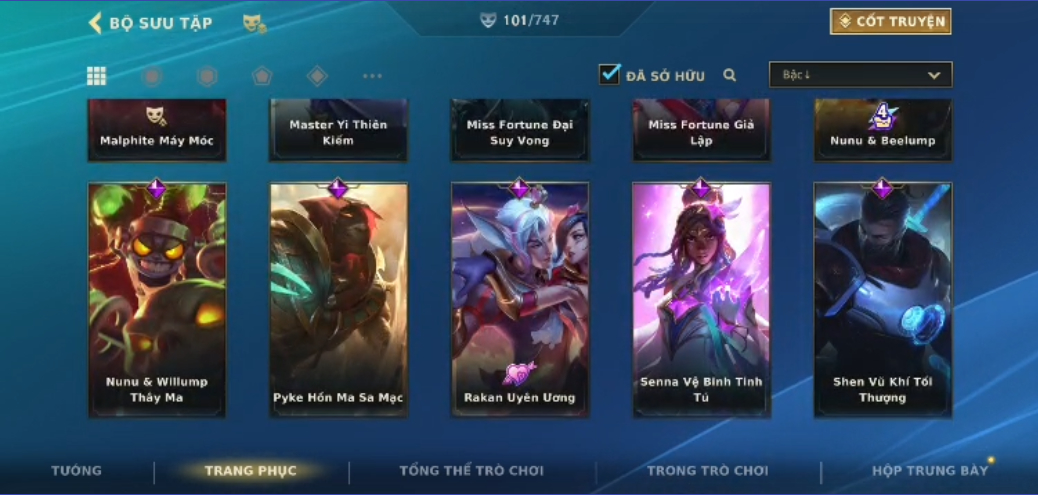This screenshot has width=1038, height=495.
Task: View the Shen Vũ Khí Tối Thượng skin
Action: (883, 299)
